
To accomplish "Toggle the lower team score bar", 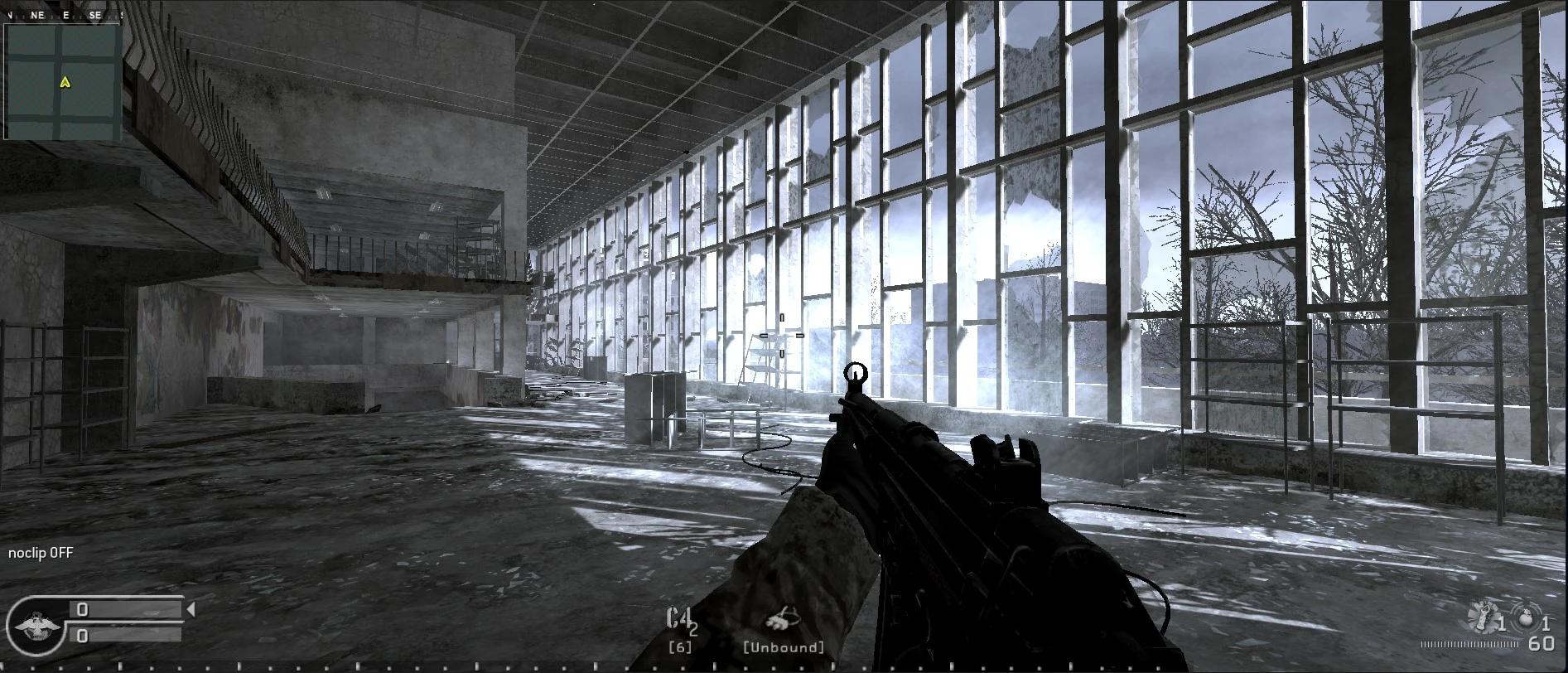I will pyautogui.click(x=124, y=637).
